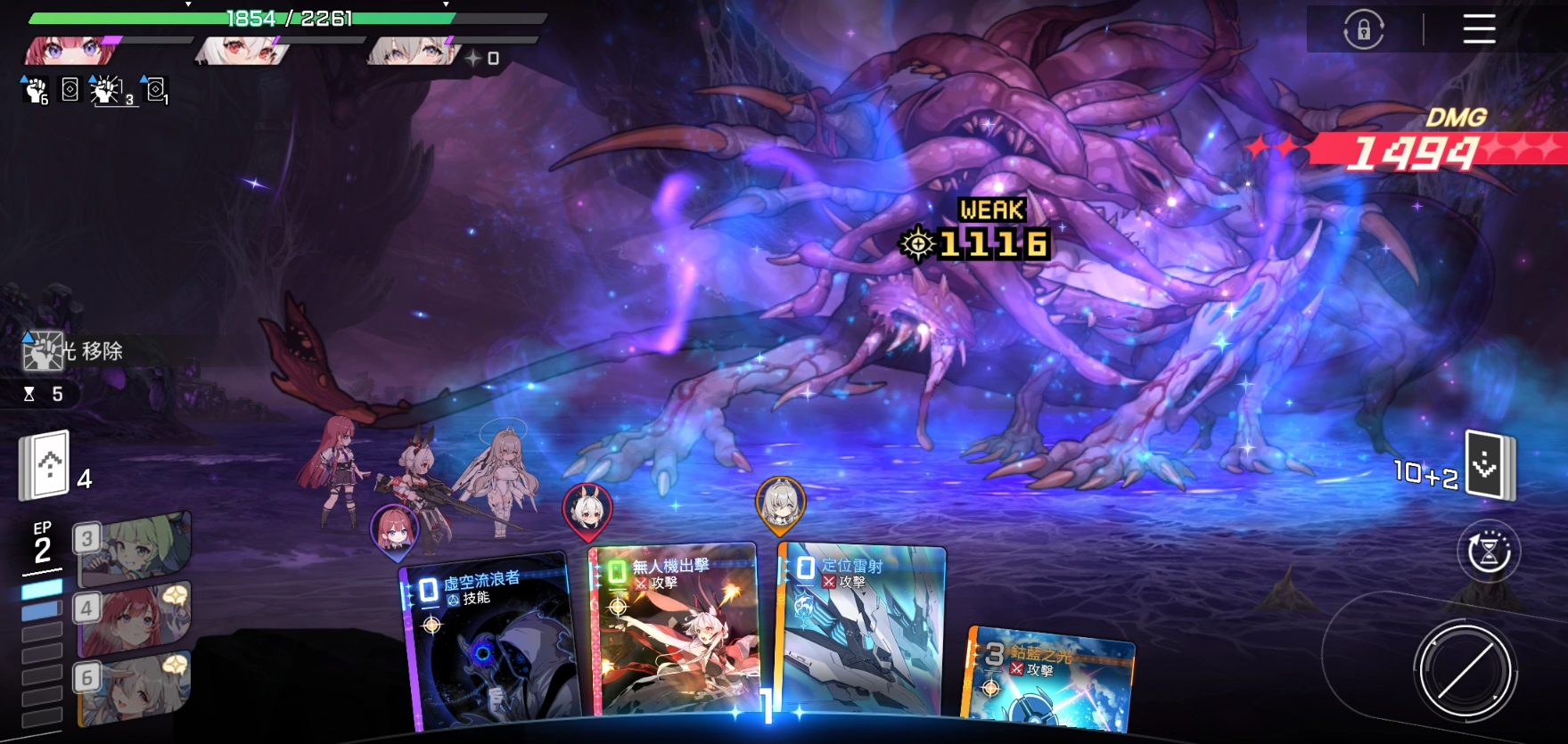Open the hamburger menu
The width and height of the screenshot is (1568, 744).
pos(1479,29)
